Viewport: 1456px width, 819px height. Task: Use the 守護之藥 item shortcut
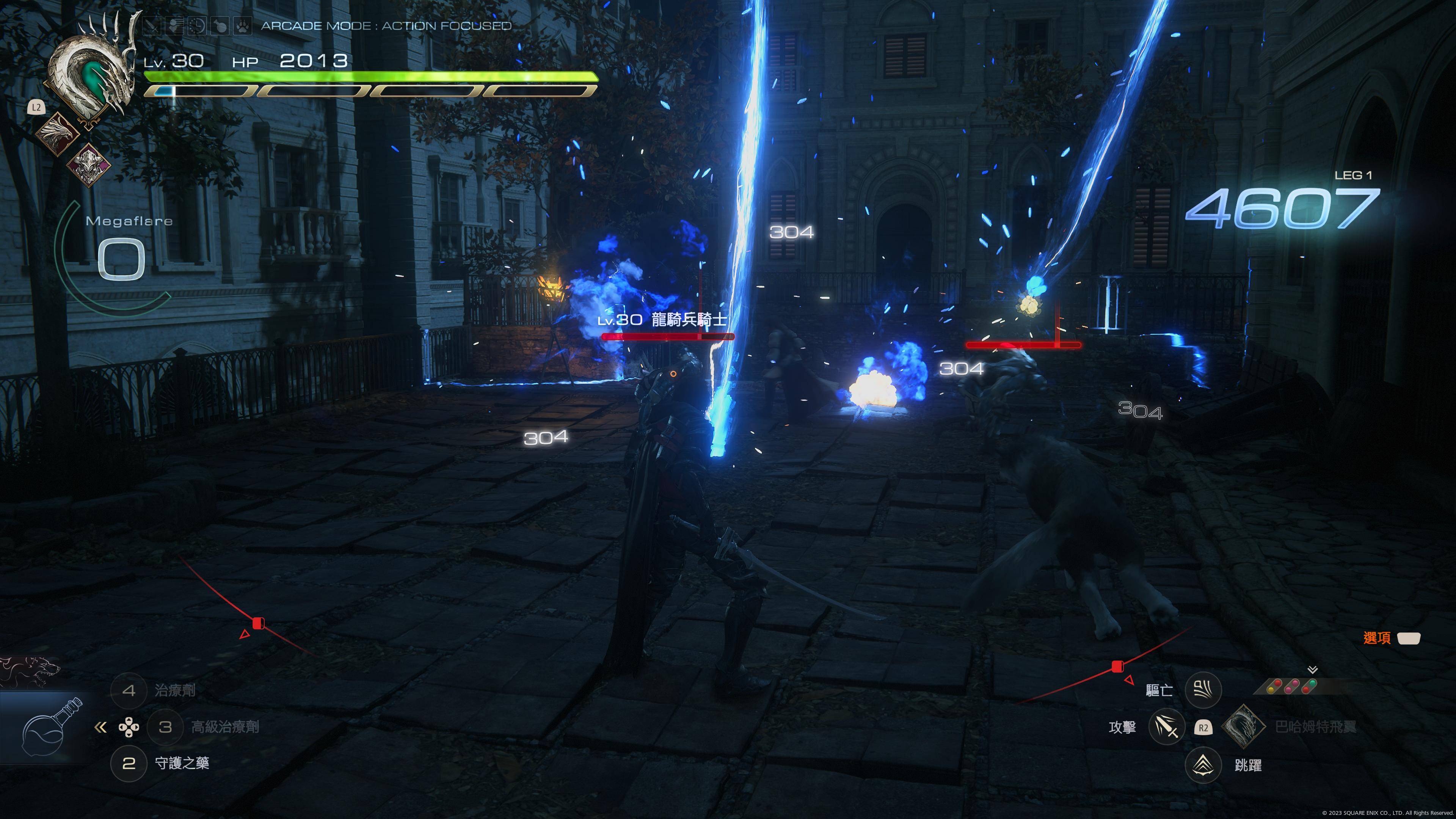128,764
